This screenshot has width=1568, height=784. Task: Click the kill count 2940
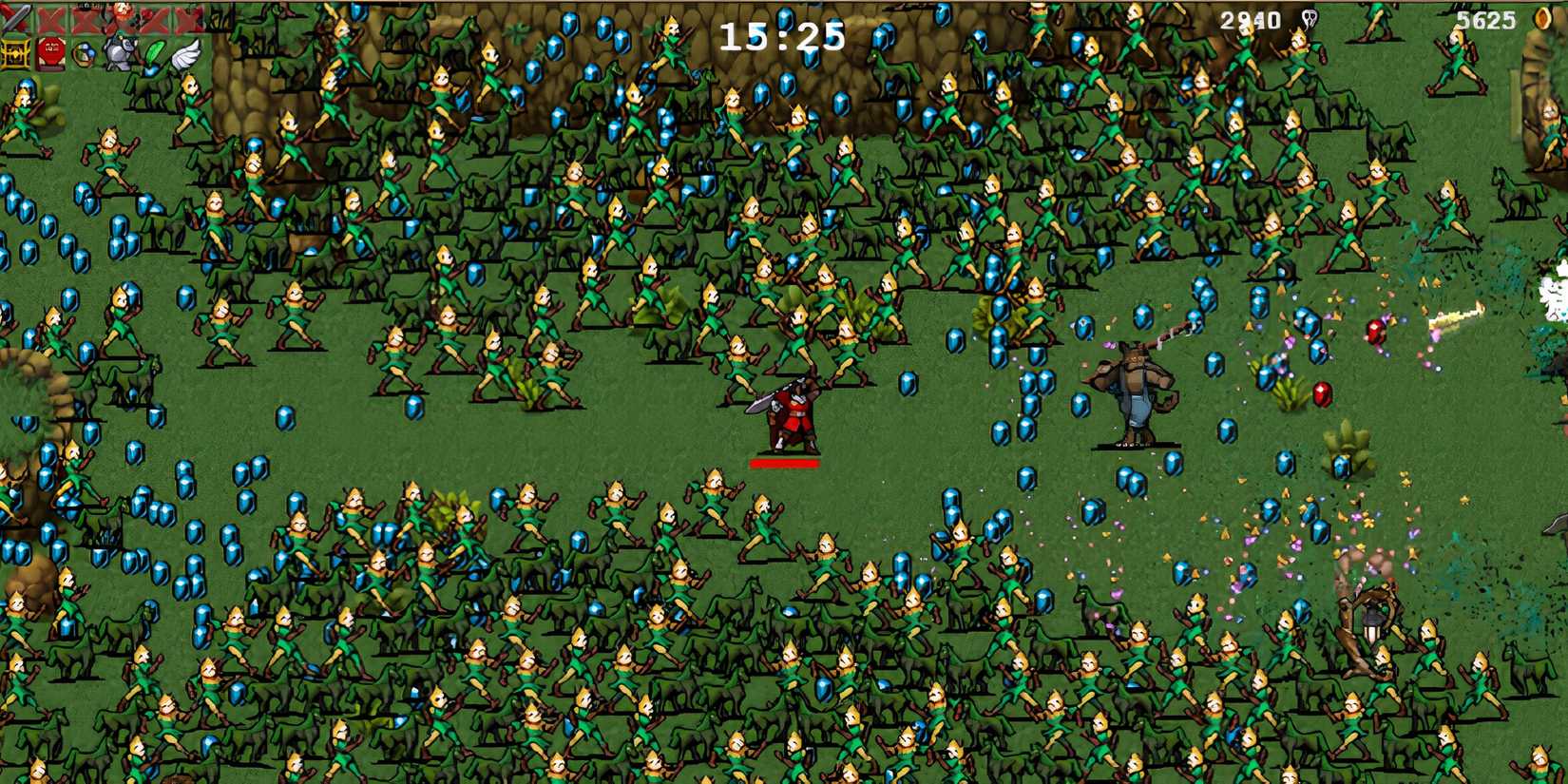(x=1248, y=17)
